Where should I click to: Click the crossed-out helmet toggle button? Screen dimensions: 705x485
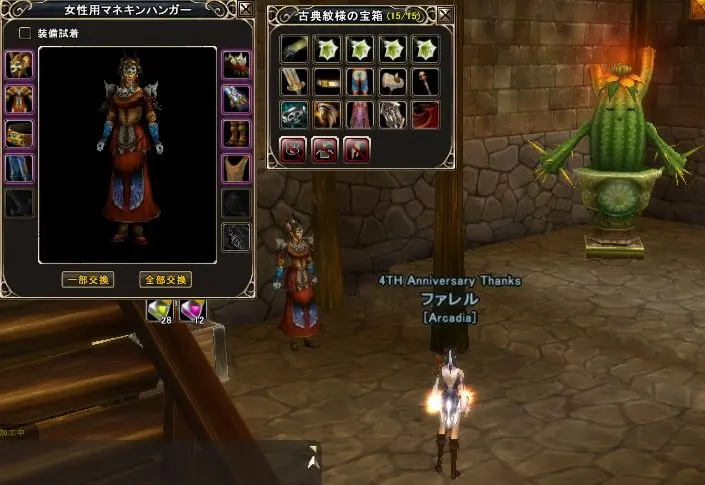point(357,148)
